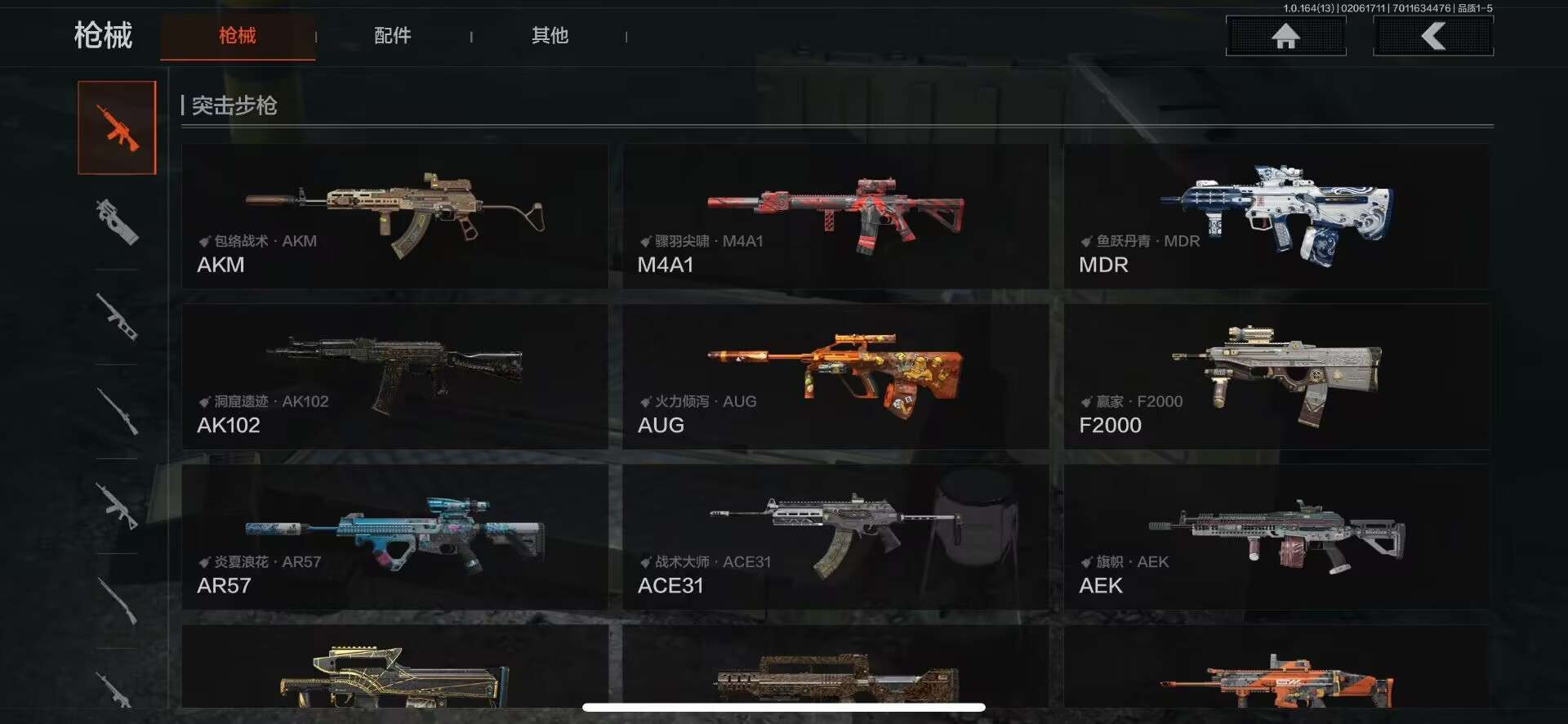1568x724 pixels.
Task: Select the orange assault rifle category icon
Action: (x=117, y=127)
